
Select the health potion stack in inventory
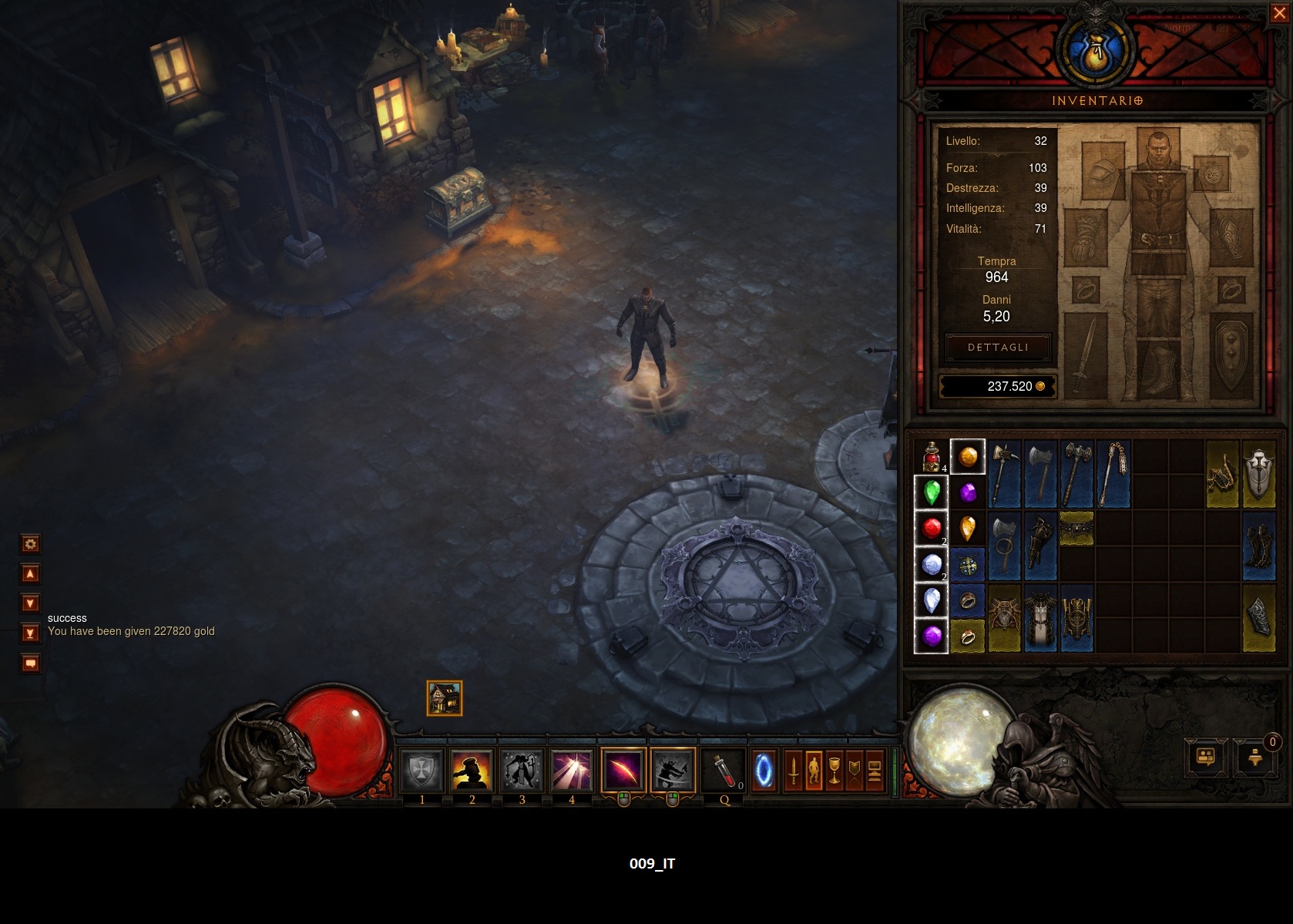[932, 456]
